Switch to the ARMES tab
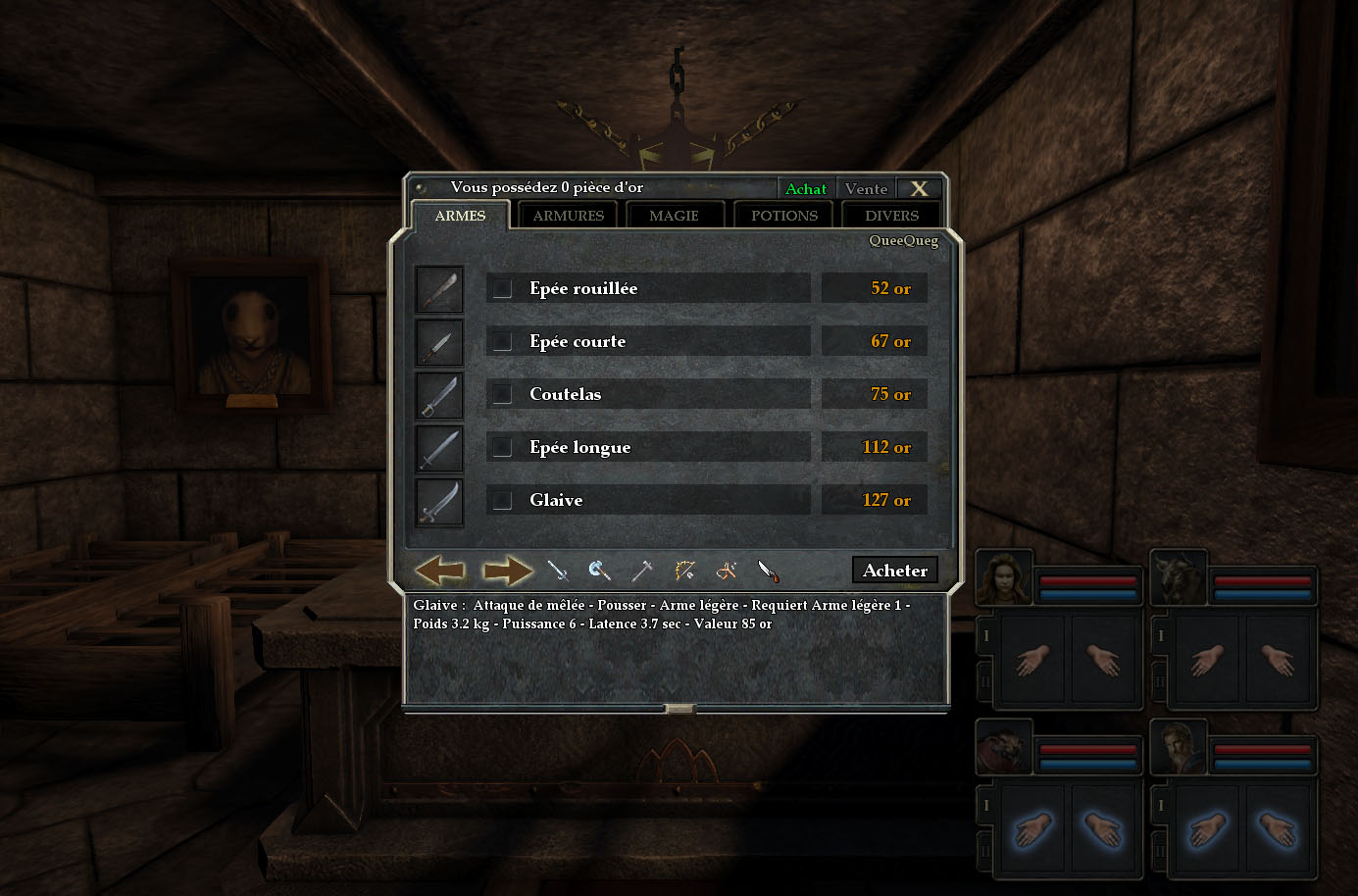 click(x=460, y=216)
